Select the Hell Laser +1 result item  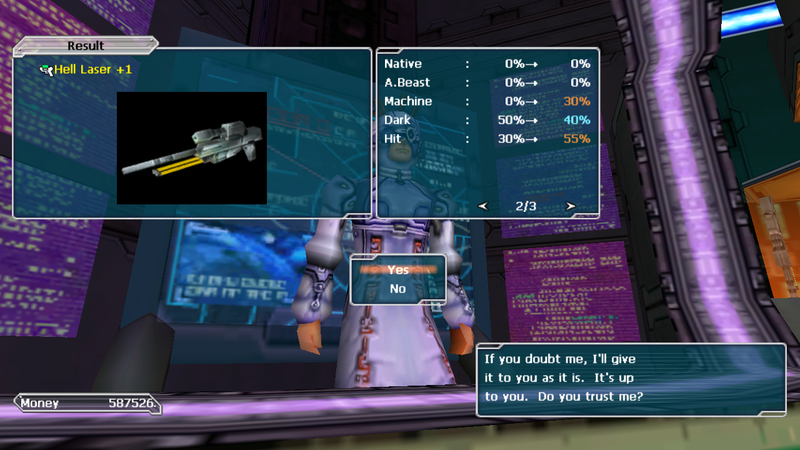click(93, 70)
